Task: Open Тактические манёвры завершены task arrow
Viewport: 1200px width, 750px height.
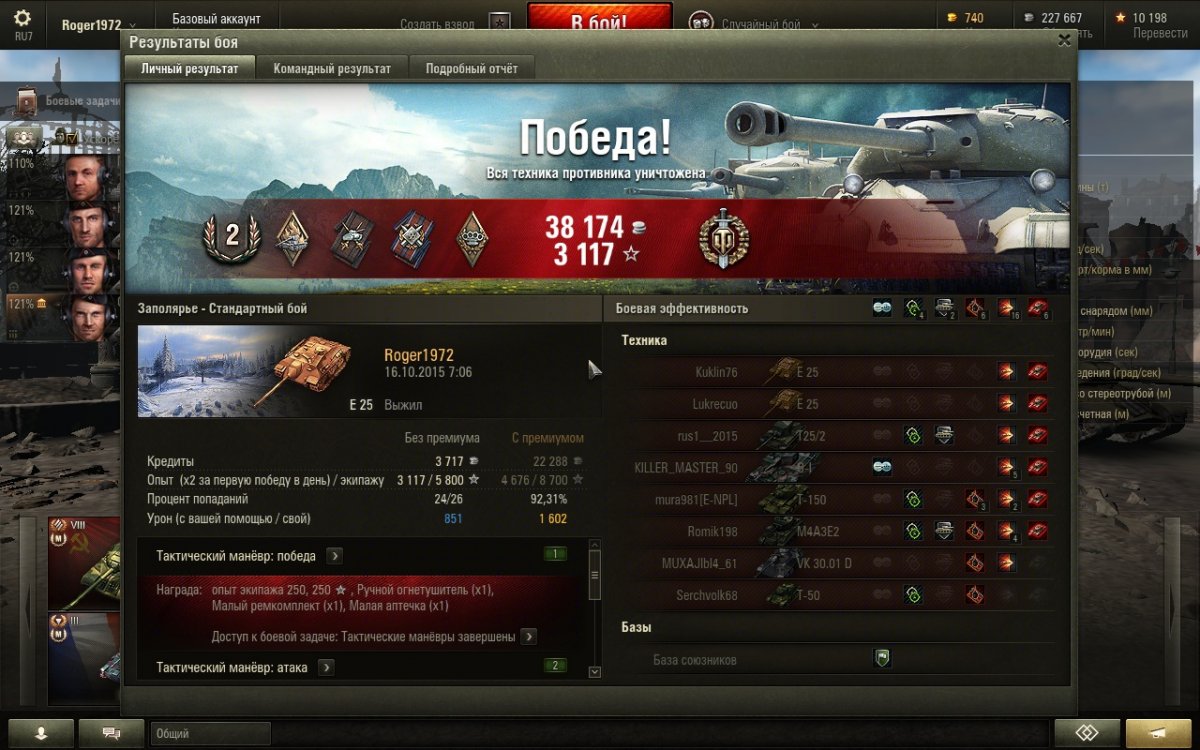Action: click(x=528, y=637)
